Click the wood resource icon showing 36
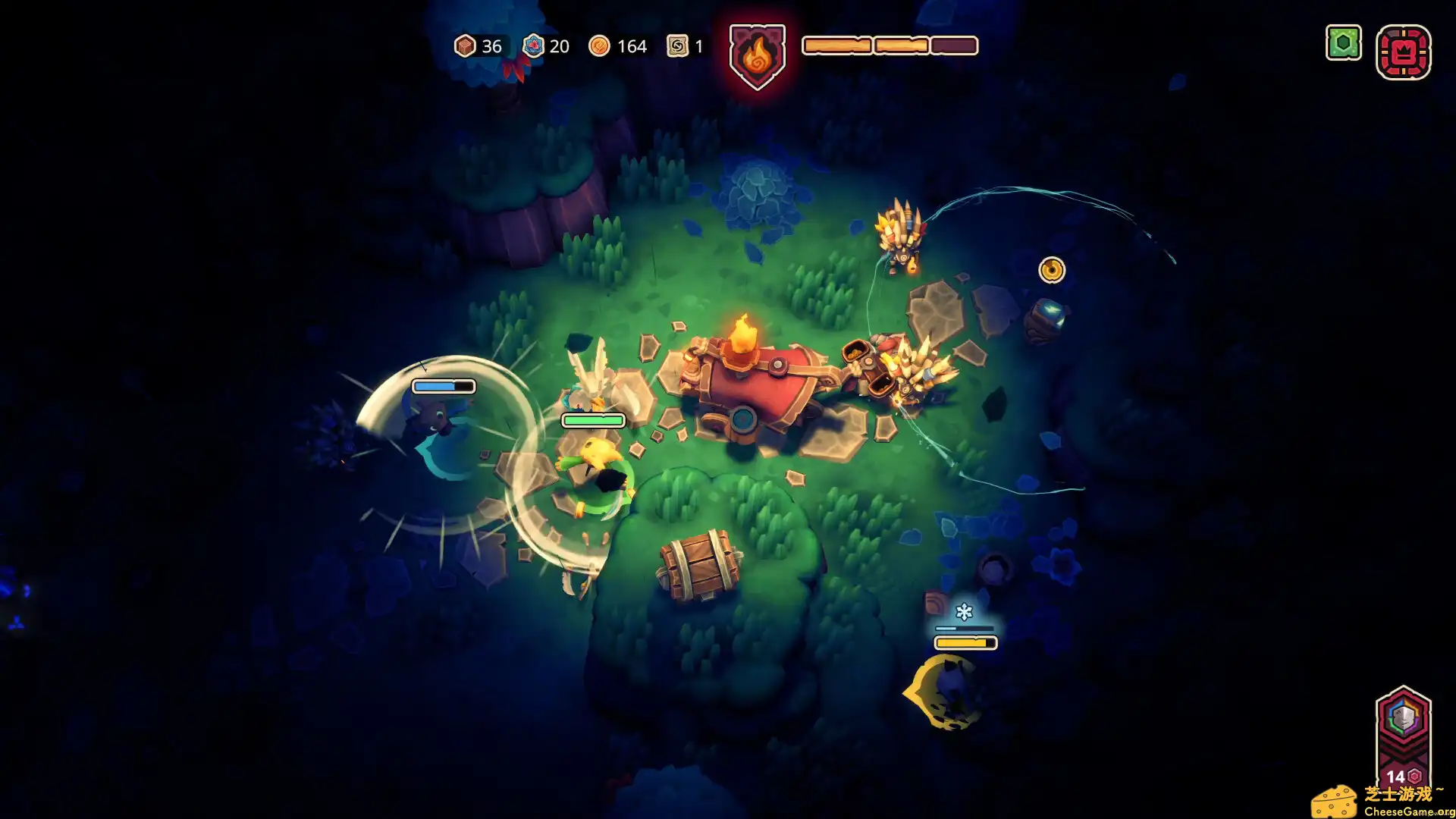This screenshot has height=819, width=1456. [x=465, y=46]
